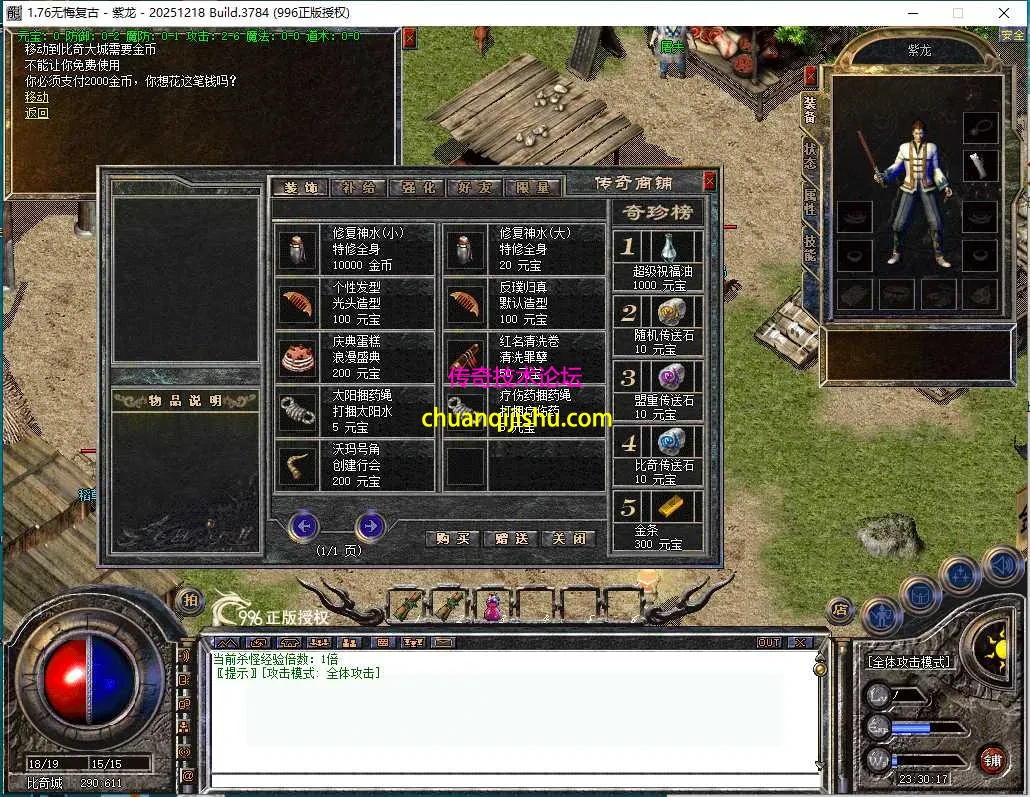Select the 修复神水(小) shop item
The image size is (1030, 797).
[x=355, y=249]
